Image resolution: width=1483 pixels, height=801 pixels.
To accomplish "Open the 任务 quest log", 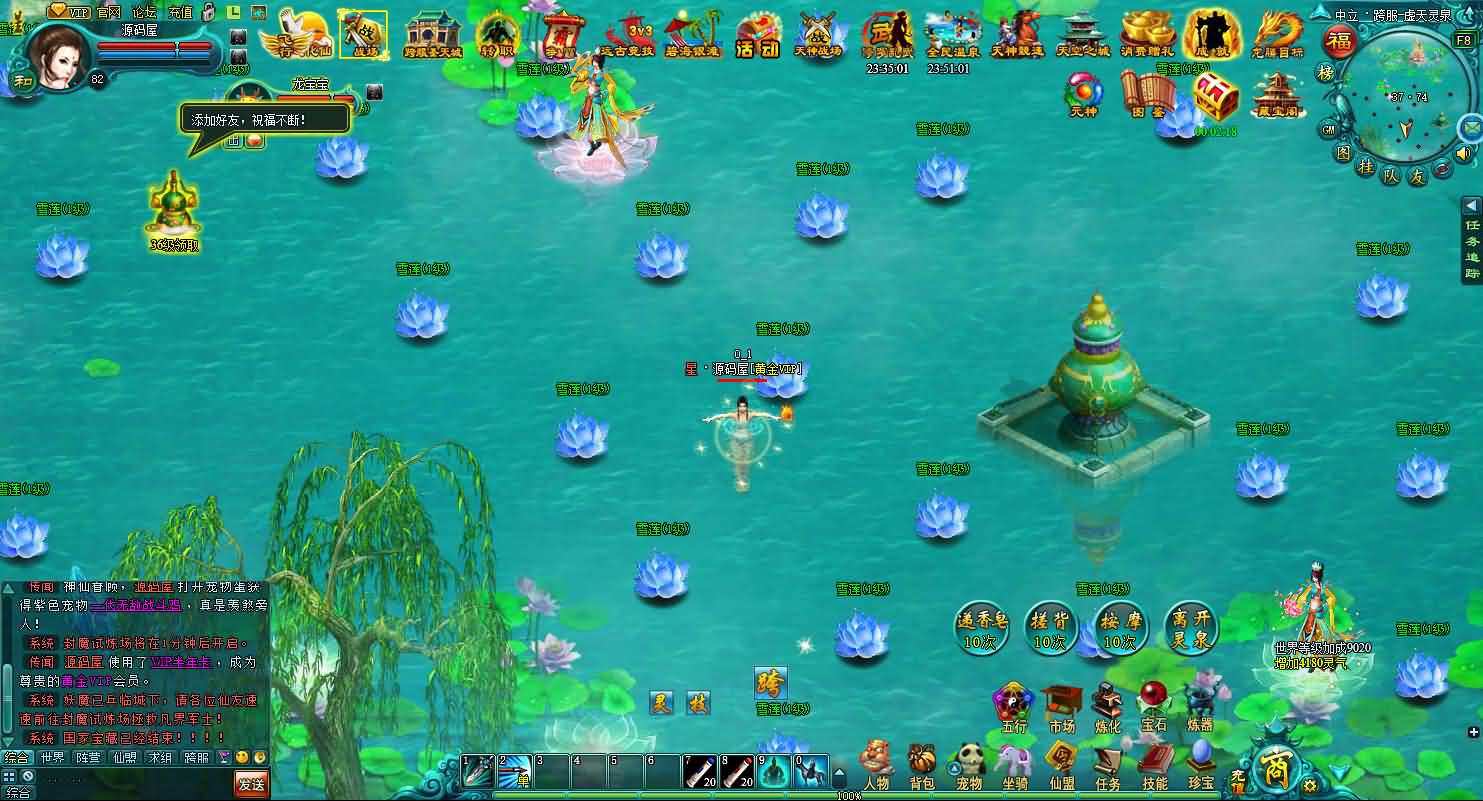I will tap(1107, 764).
